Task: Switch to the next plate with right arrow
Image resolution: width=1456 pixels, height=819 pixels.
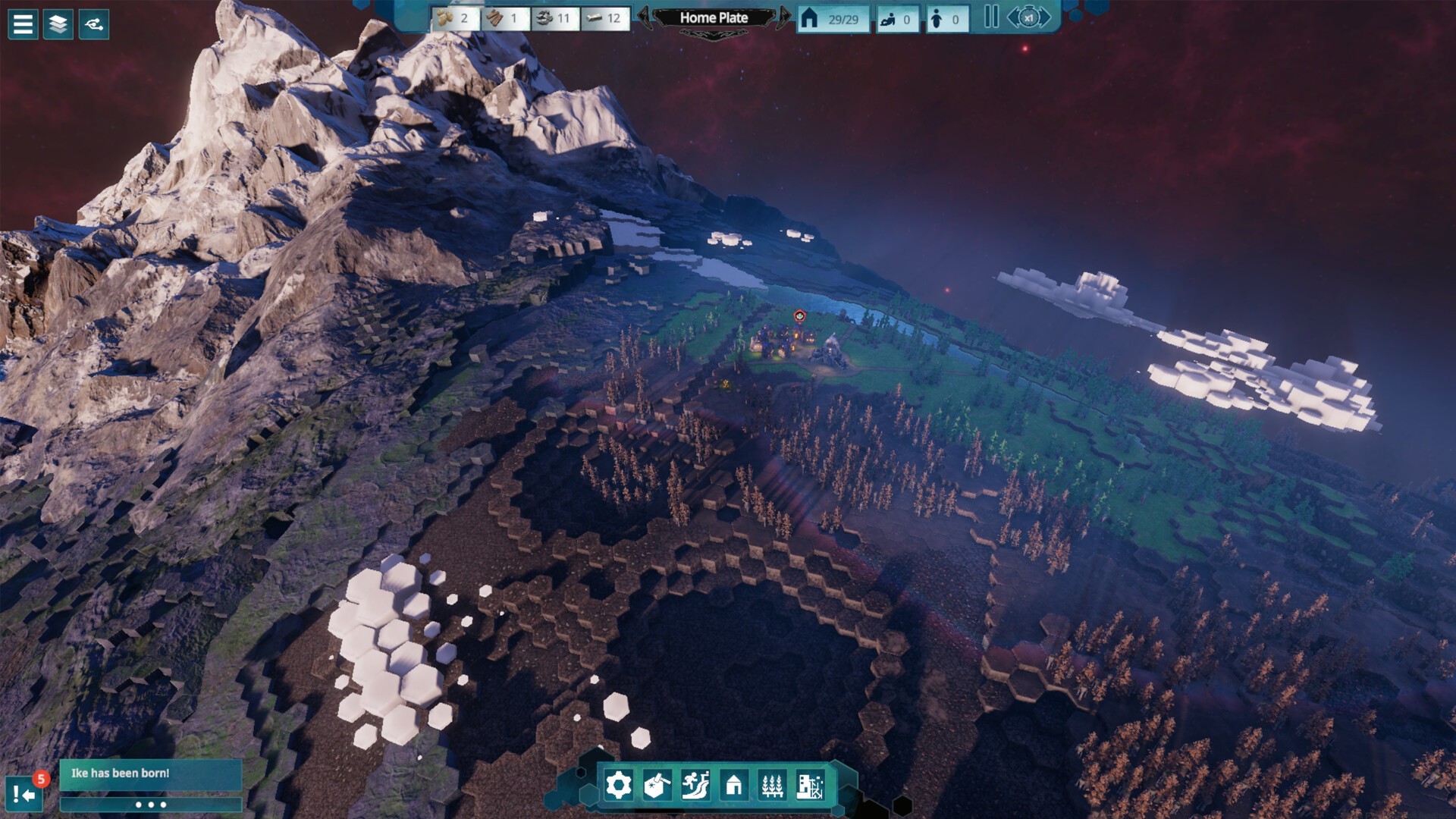Action: tap(783, 17)
